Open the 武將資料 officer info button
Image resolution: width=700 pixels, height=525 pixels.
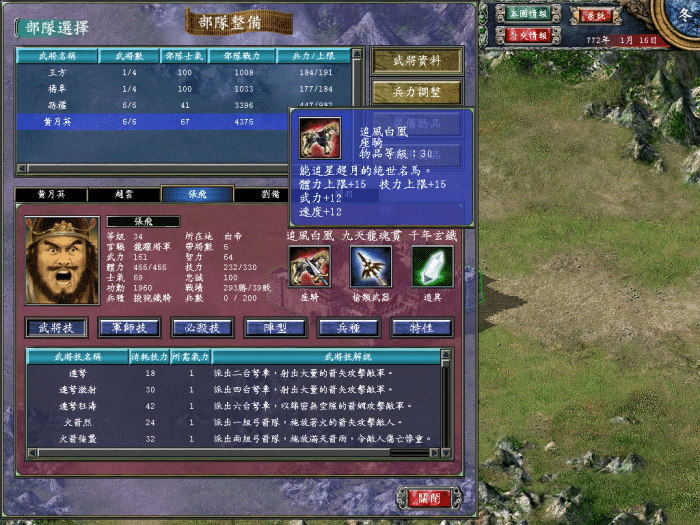[x=417, y=61]
